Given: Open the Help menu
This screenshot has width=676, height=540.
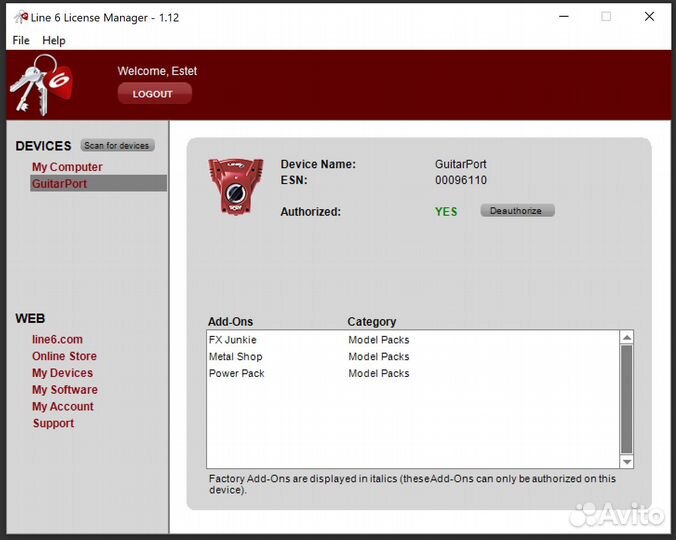Looking at the screenshot, I should (54, 40).
